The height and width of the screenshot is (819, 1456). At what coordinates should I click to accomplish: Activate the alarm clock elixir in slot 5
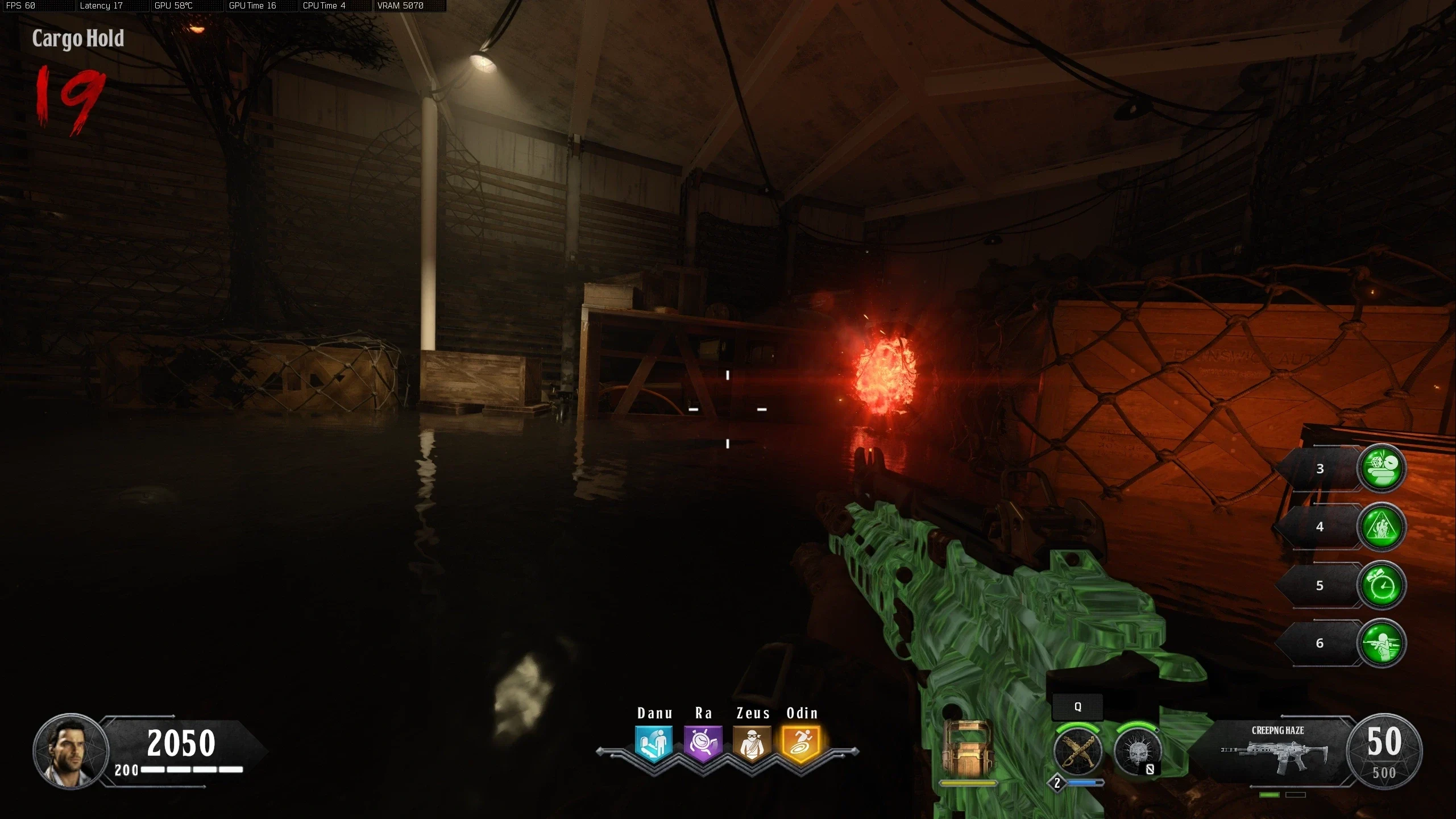pyautogui.click(x=1382, y=585)
